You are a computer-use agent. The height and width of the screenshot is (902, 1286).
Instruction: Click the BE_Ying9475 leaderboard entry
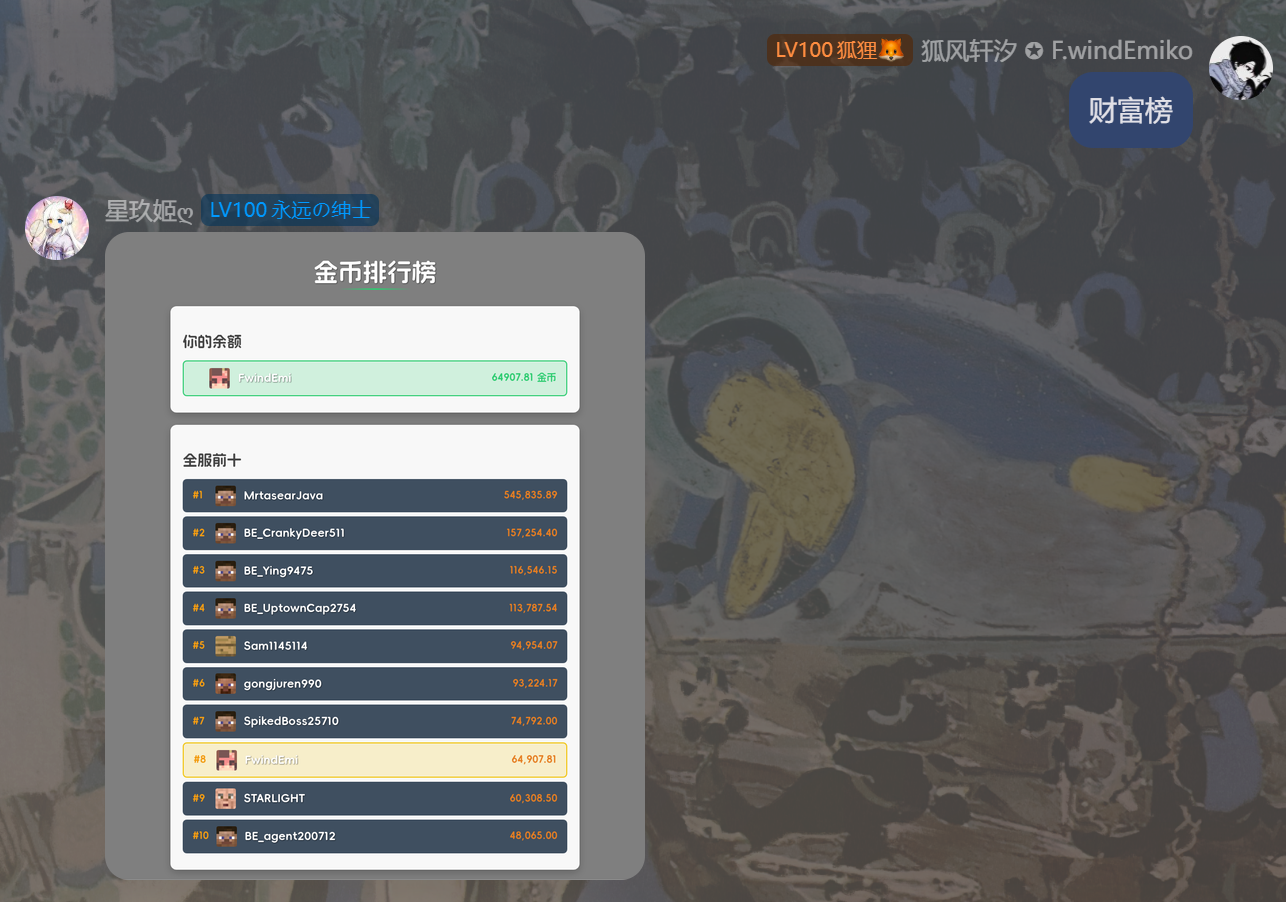pos(374,570)
